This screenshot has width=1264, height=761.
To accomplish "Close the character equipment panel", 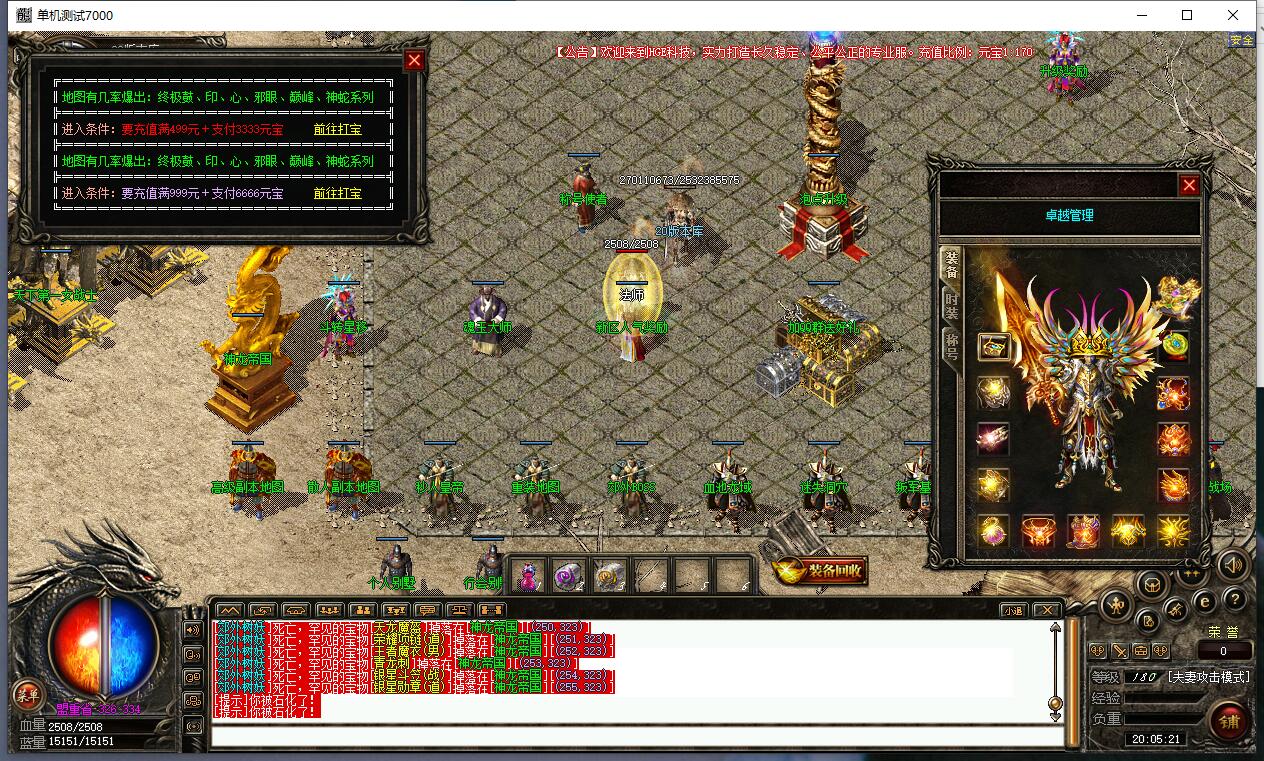I will coord(1189,185).
